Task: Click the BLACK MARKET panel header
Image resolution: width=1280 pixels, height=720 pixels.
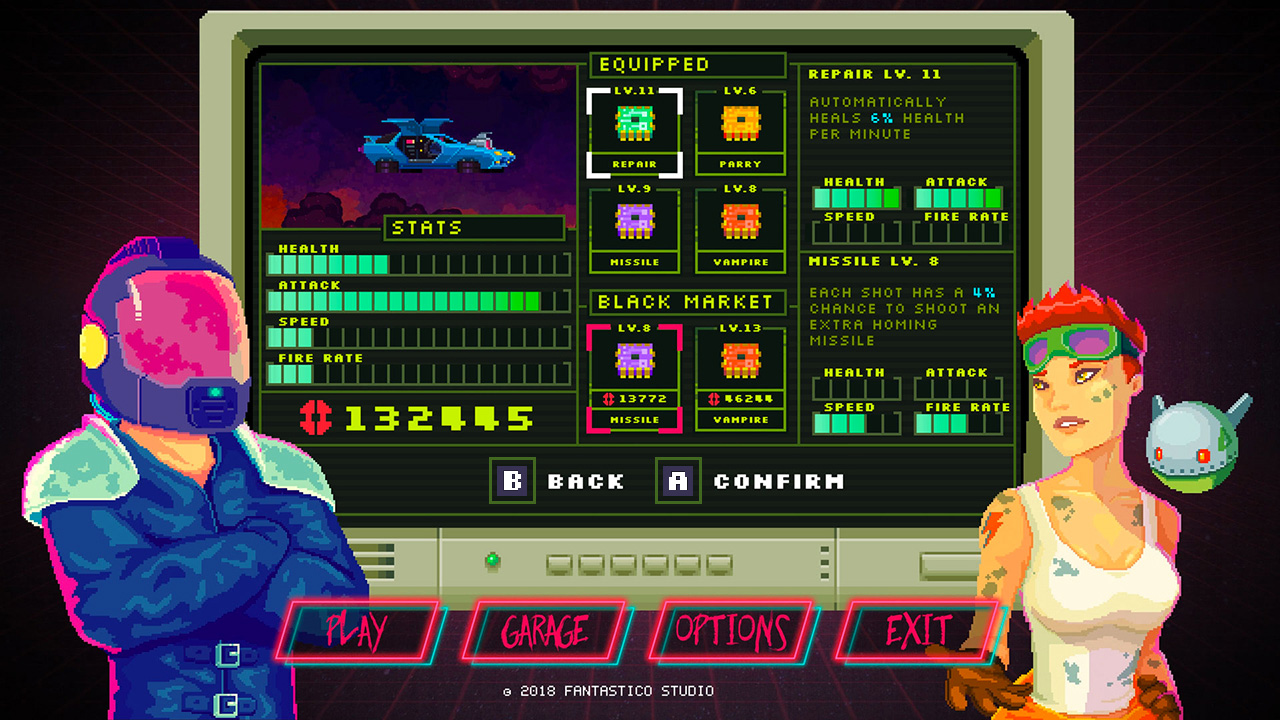Action: (x=687, y=302)
